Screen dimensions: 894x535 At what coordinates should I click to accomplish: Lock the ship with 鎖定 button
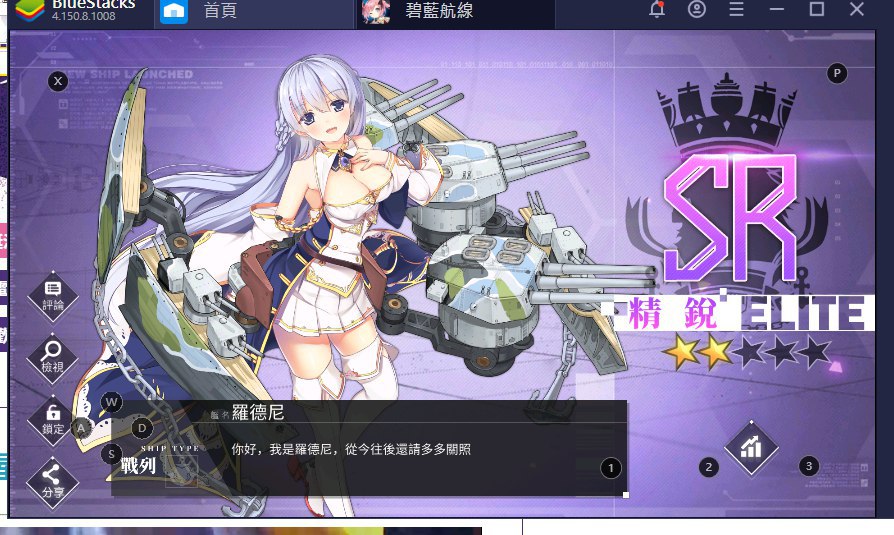coord(53,417)
